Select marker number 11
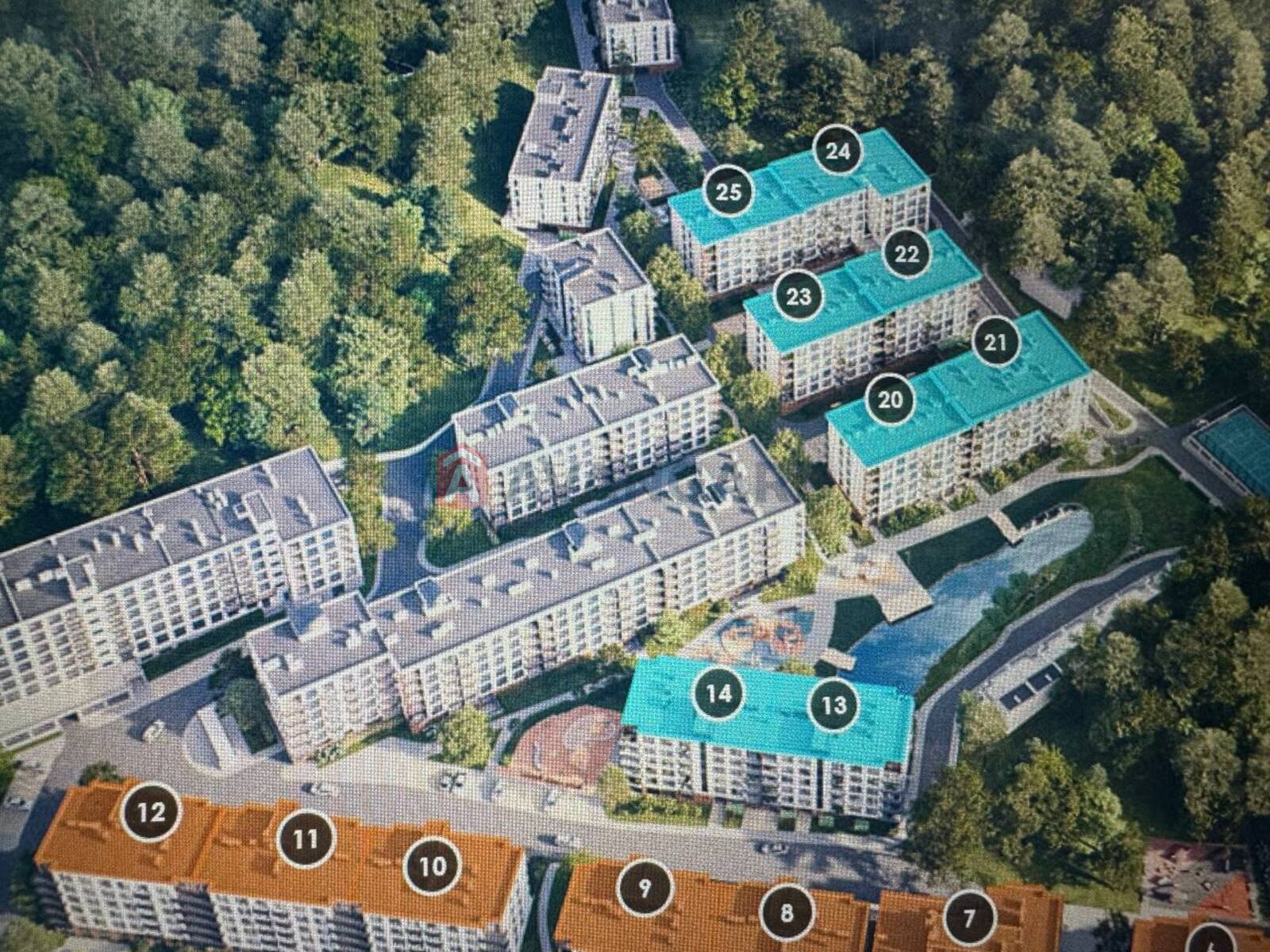 coord(306,839)
